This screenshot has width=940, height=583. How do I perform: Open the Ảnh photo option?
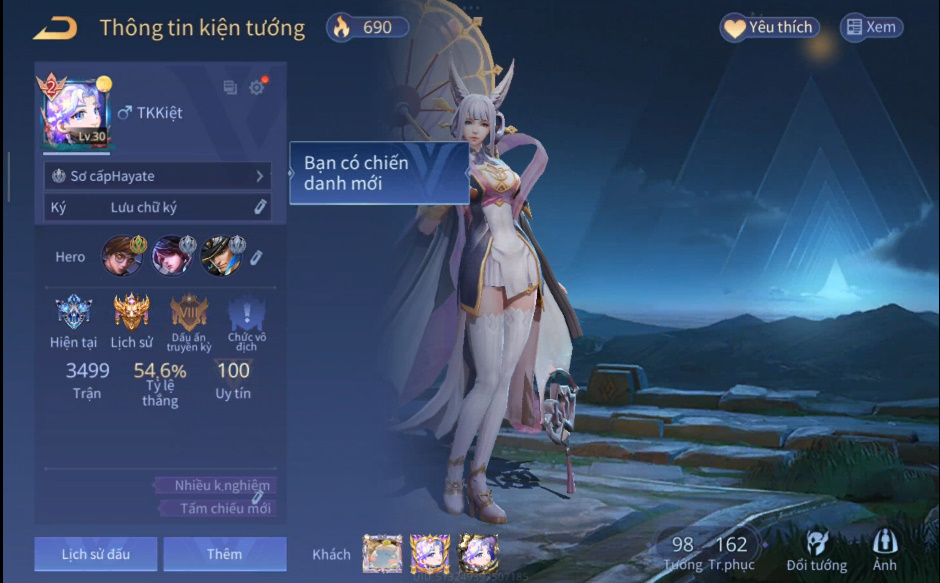884,551
